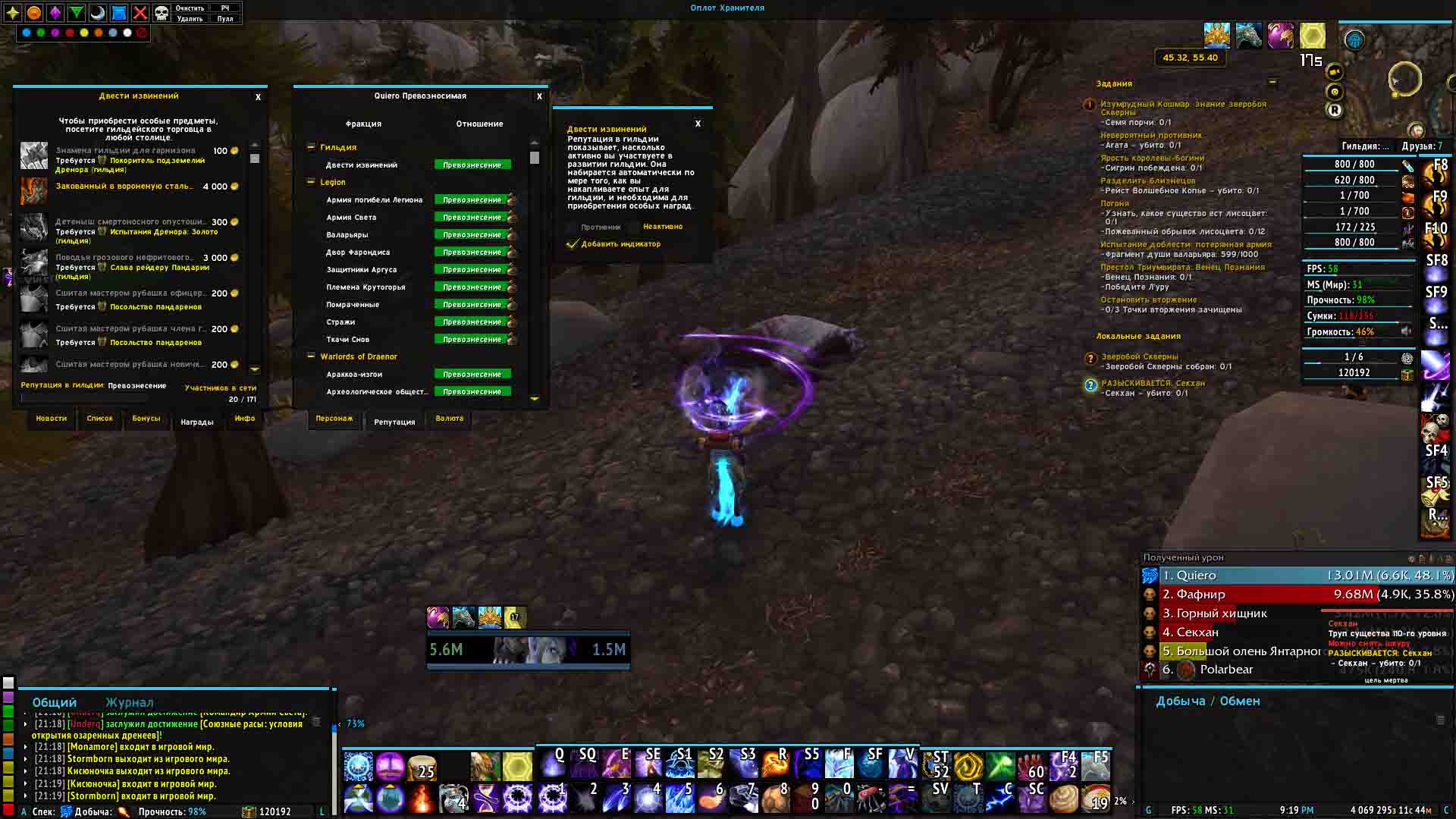
Task: Close the guild rewards window
Action: (258, 97)
